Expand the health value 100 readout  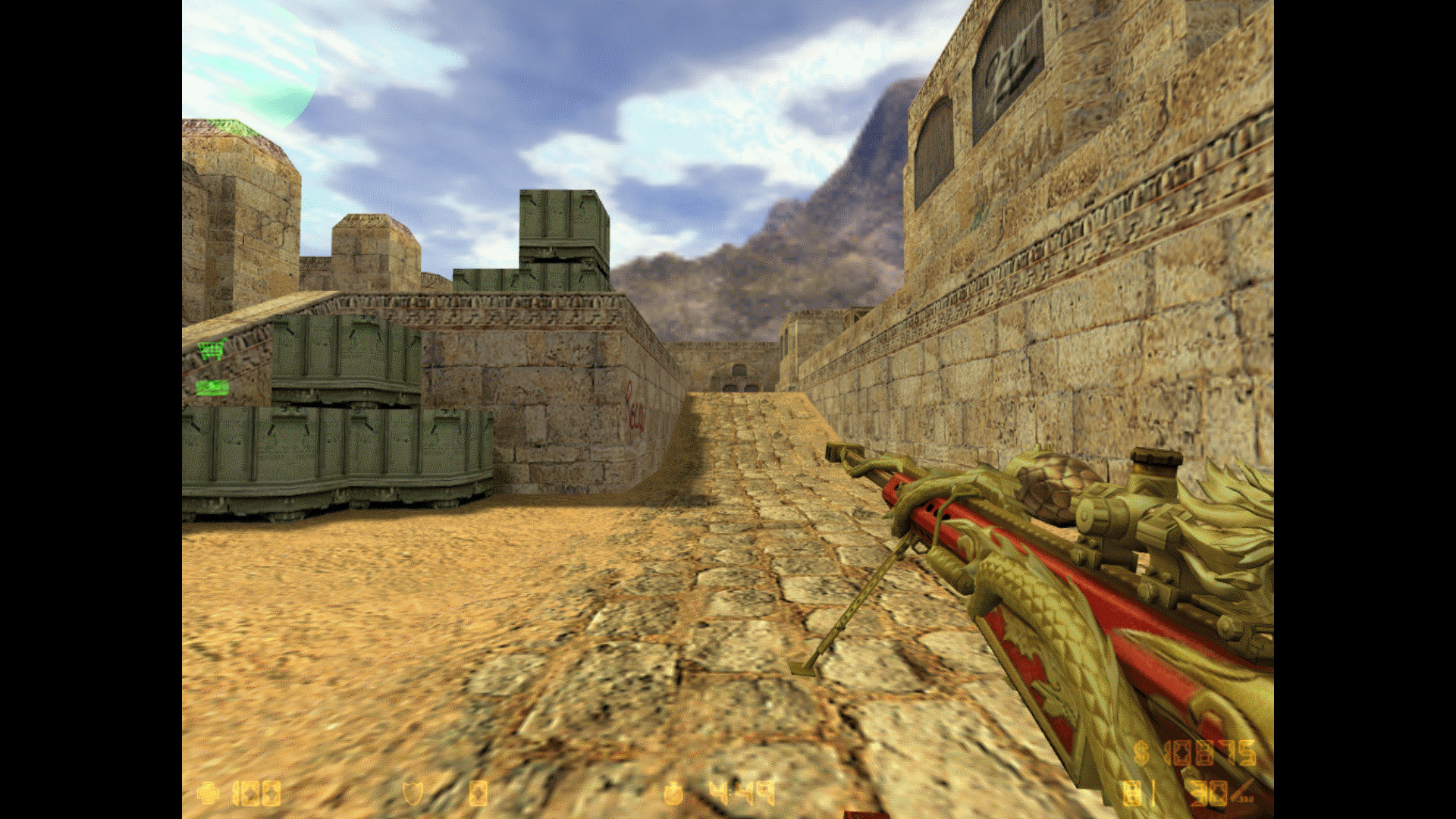point(255,793)
